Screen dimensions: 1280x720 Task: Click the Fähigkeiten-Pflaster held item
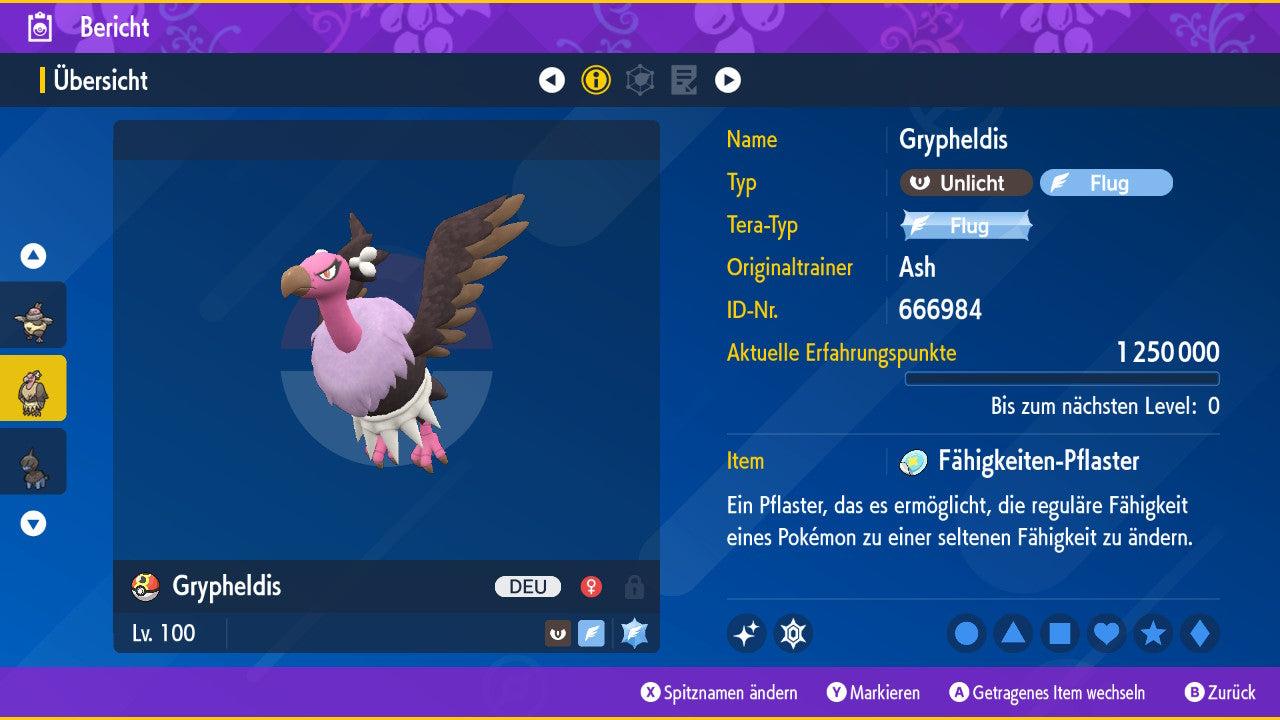pyautogui.click(x=1037, y=461)
